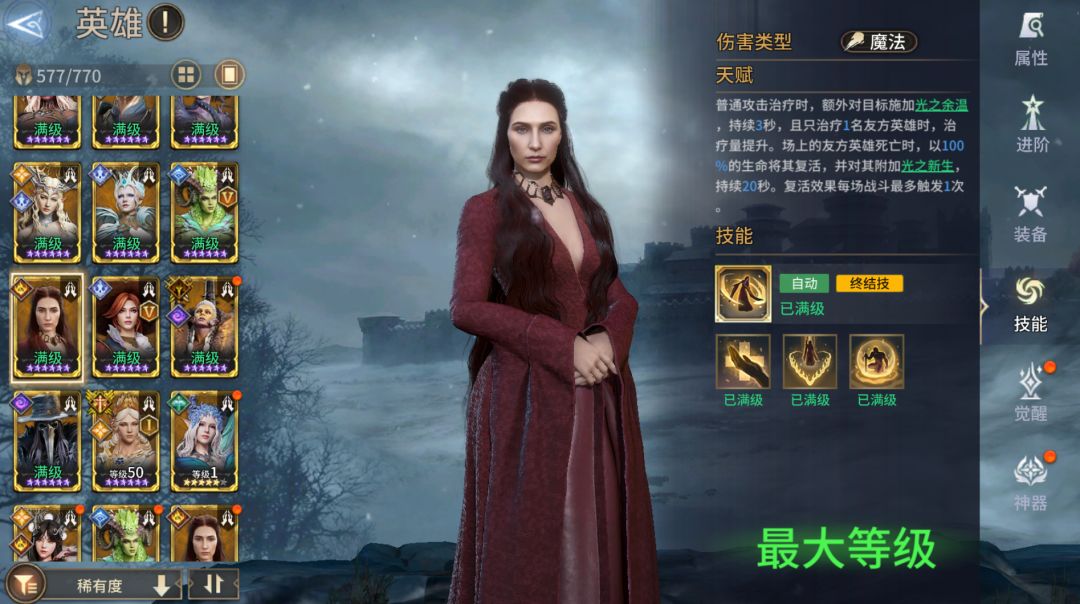
Task: Toggle the sort order arrows button
Action: pos(213,585)
